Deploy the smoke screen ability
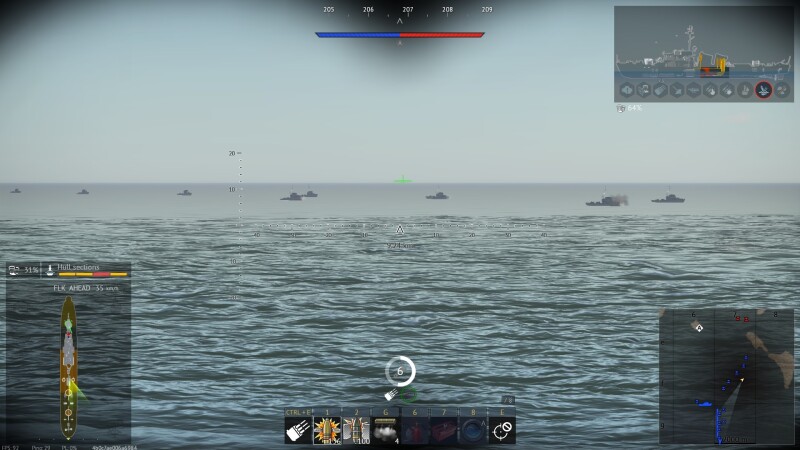Viewport: 800px width, 450px height. tap(386, 431)
